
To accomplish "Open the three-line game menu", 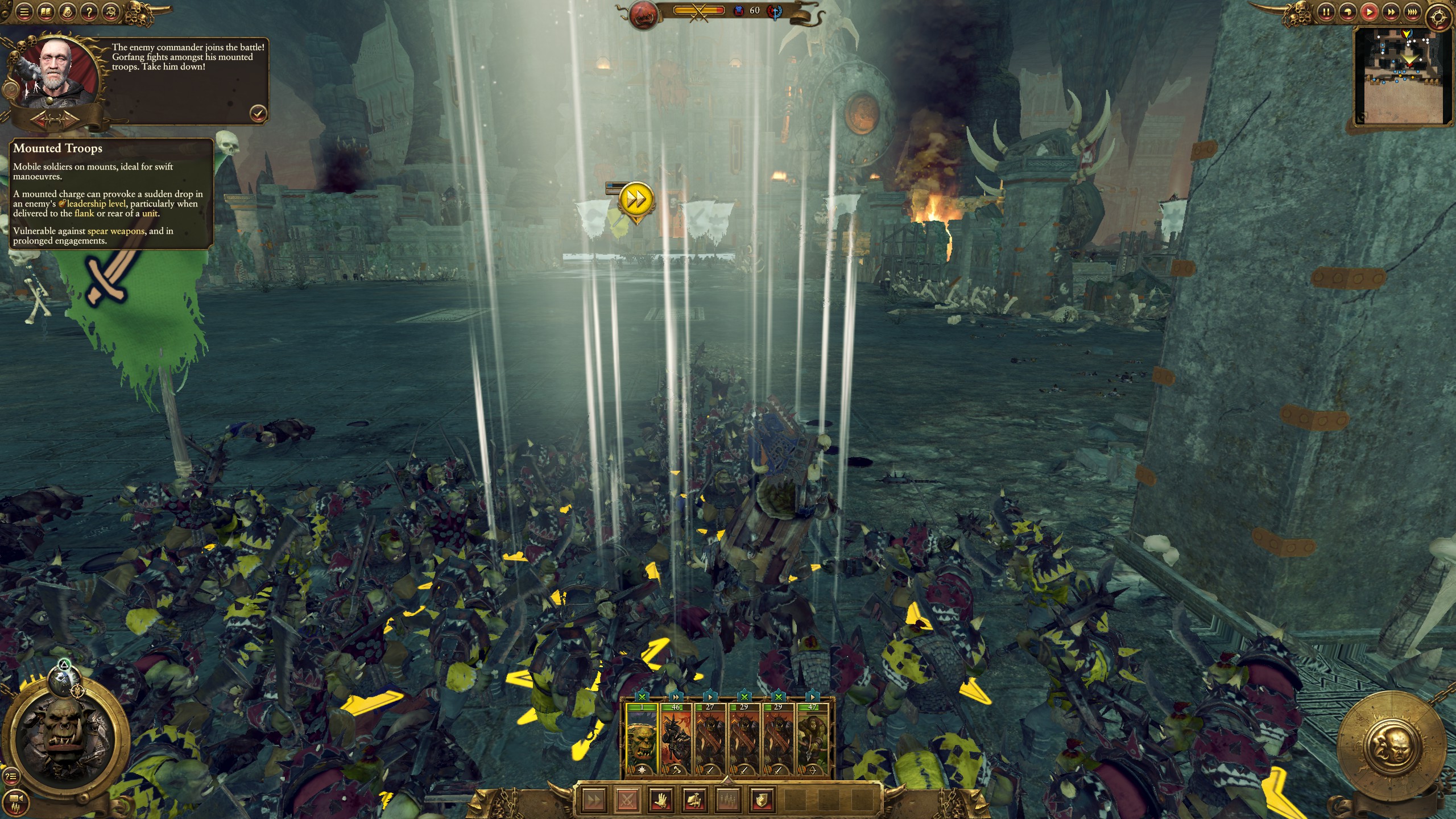I will tap(23, 12).
